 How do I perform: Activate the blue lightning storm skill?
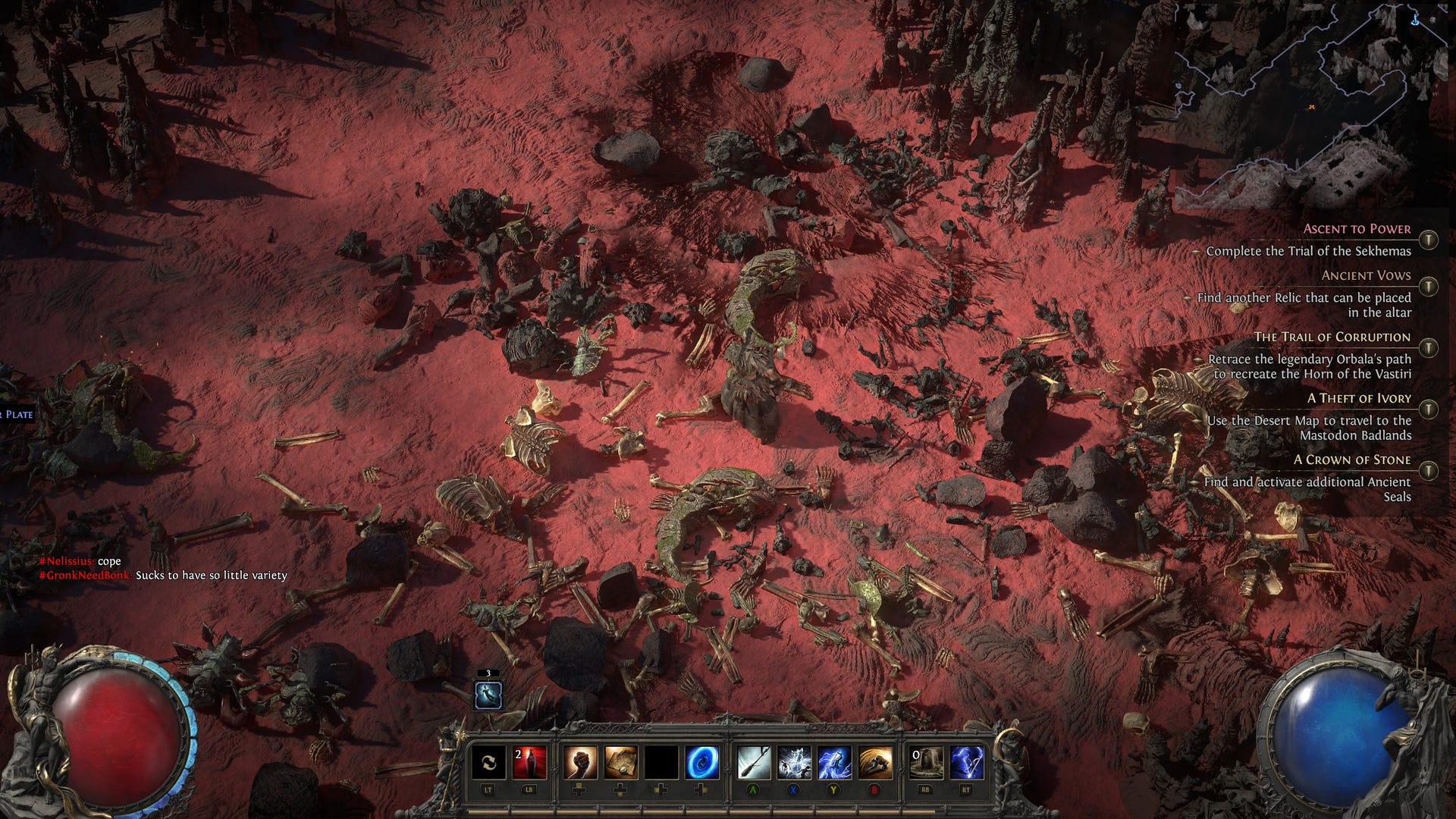967,761
